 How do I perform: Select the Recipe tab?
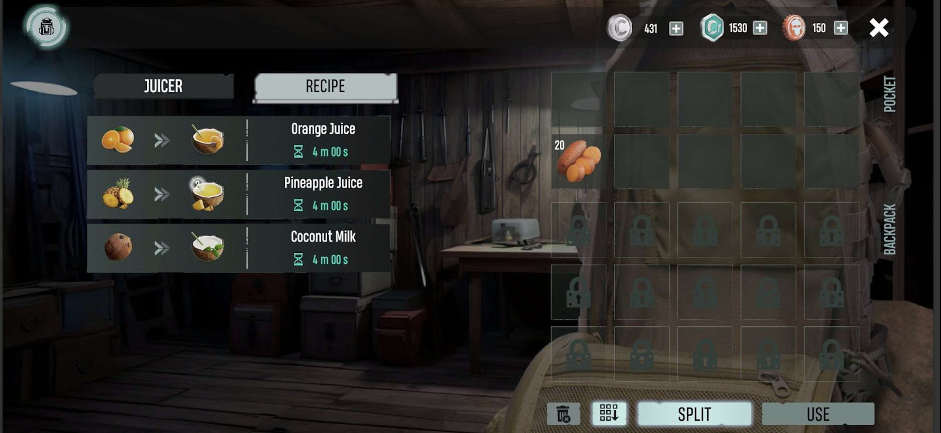point(325,86)
